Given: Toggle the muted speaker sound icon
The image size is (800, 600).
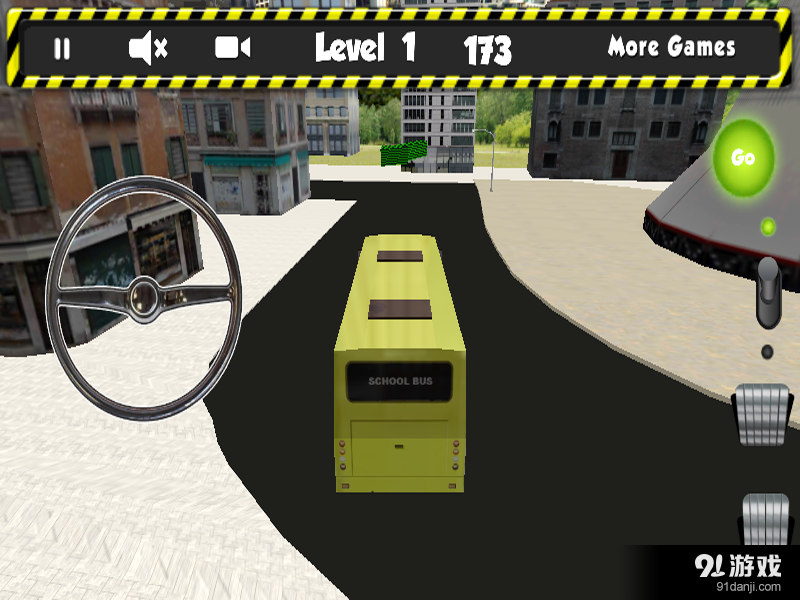Looking at the screenshot, I should point(148,48).
